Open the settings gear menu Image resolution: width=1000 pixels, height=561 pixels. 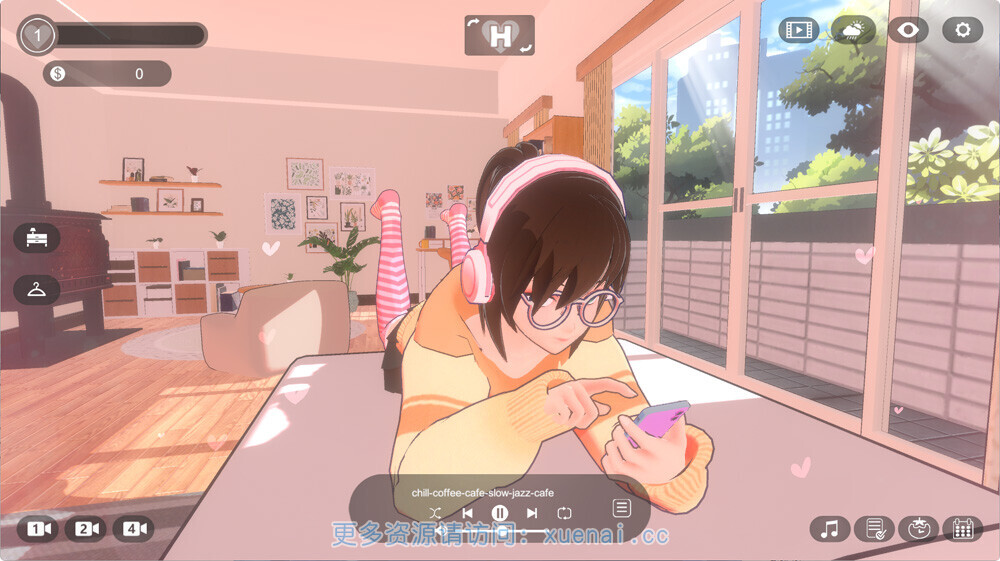(x=963, y=30)
